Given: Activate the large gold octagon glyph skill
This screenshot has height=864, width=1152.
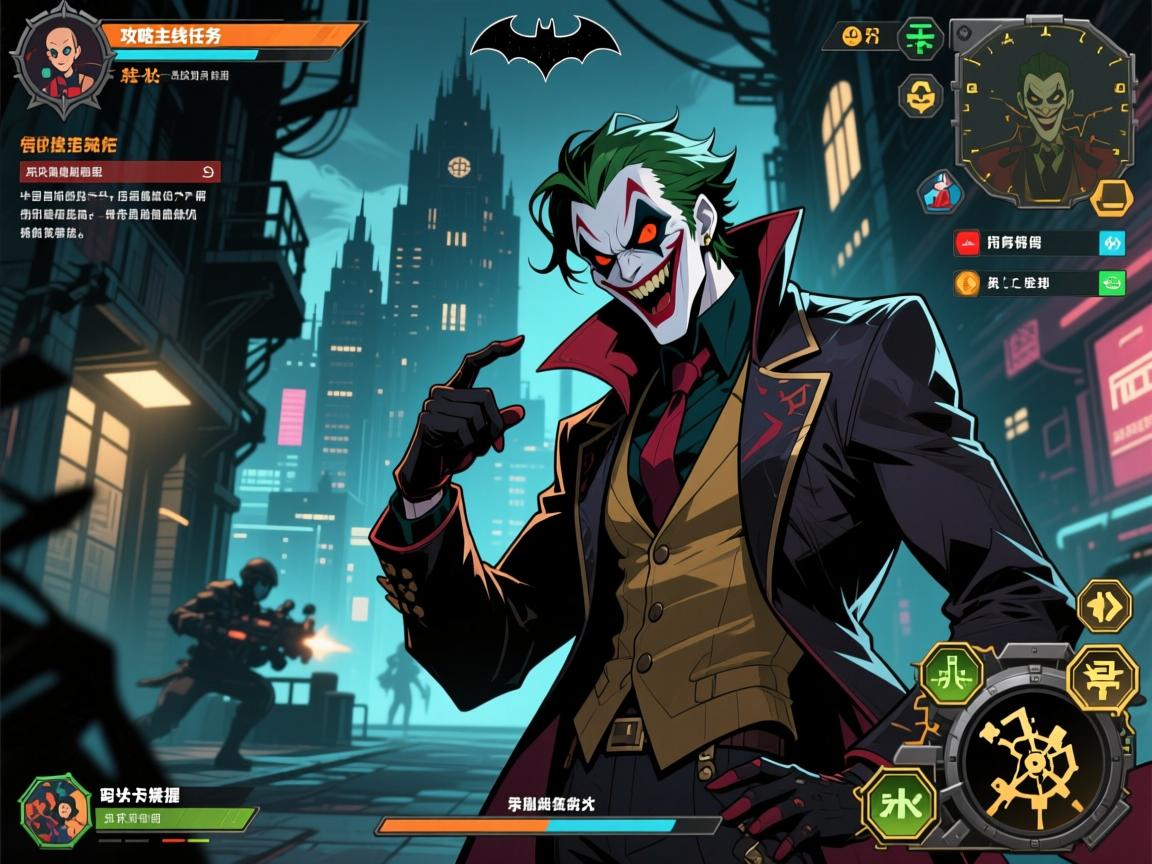Looking at the screenshot, I should pyautogui.click(x=1103, y=677).
